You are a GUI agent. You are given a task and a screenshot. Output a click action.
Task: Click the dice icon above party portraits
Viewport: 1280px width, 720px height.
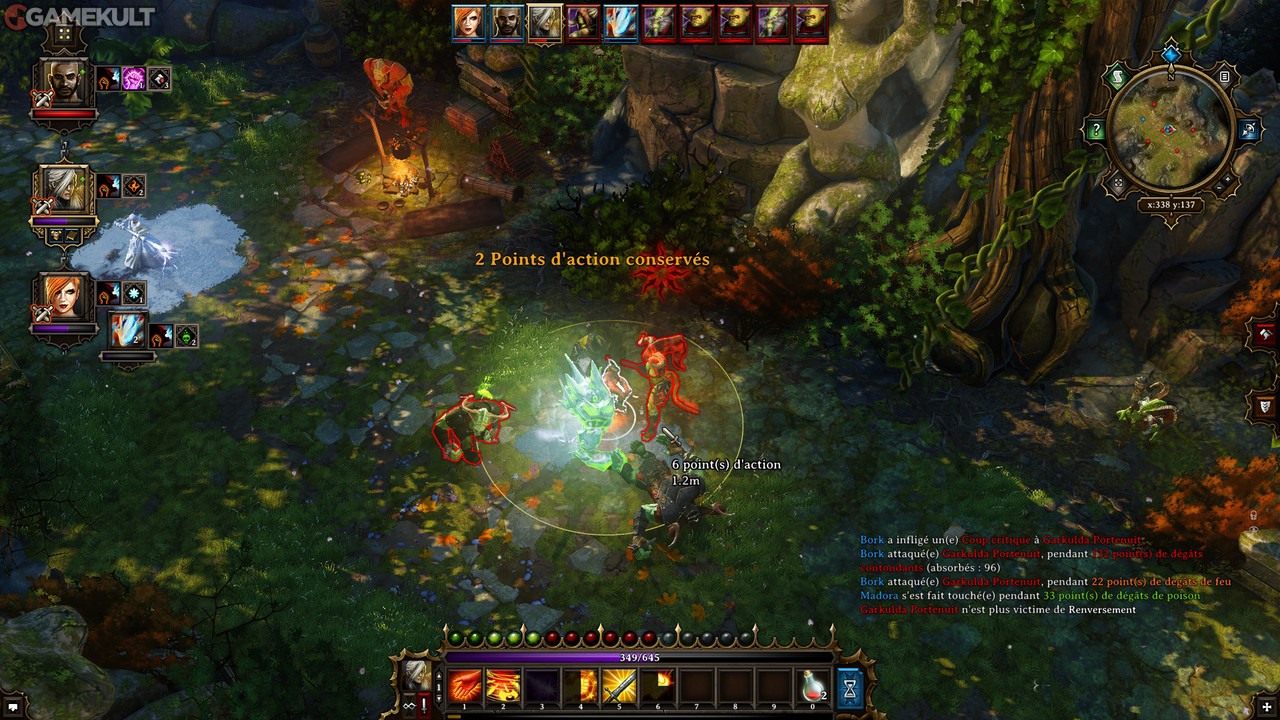(64, 33)
